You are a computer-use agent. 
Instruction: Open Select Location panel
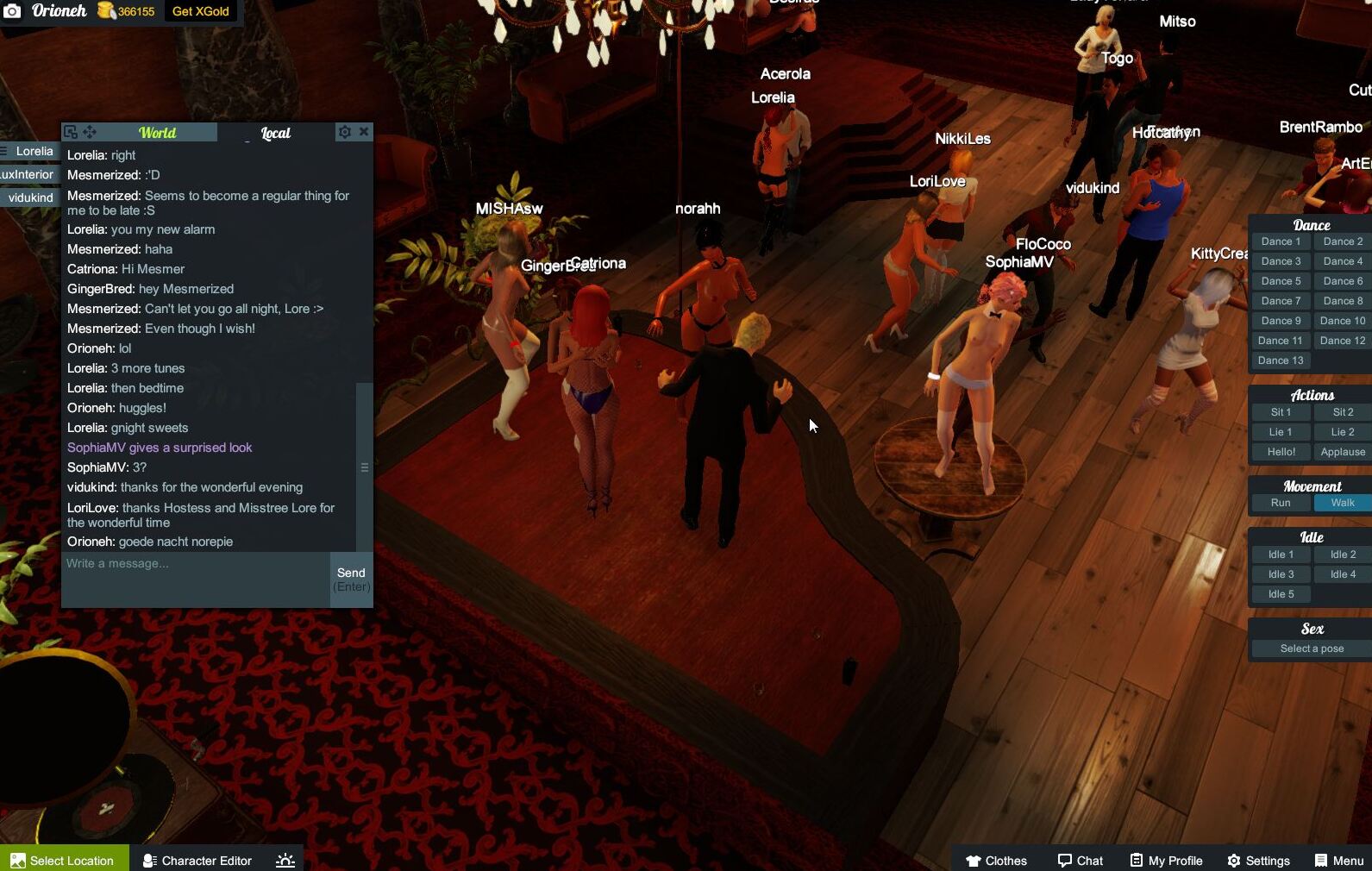64,860
